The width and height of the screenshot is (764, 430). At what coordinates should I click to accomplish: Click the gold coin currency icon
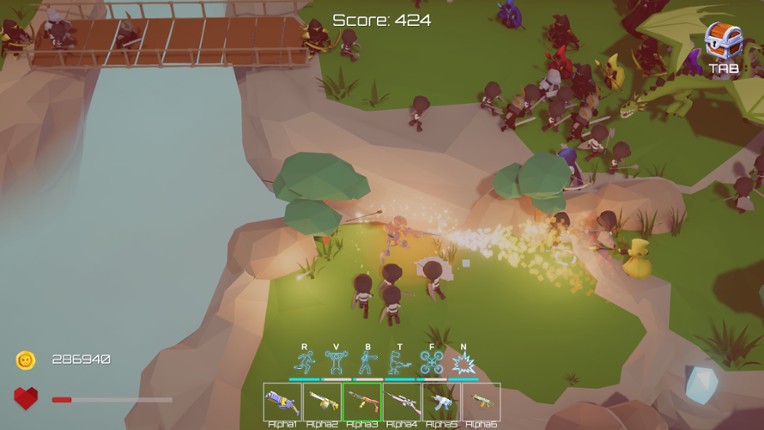[25, 360]
